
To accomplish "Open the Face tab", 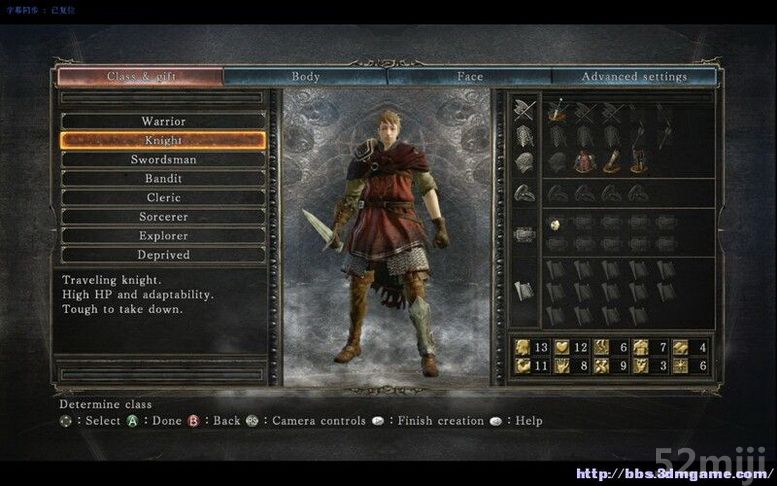I will point(469,76).
